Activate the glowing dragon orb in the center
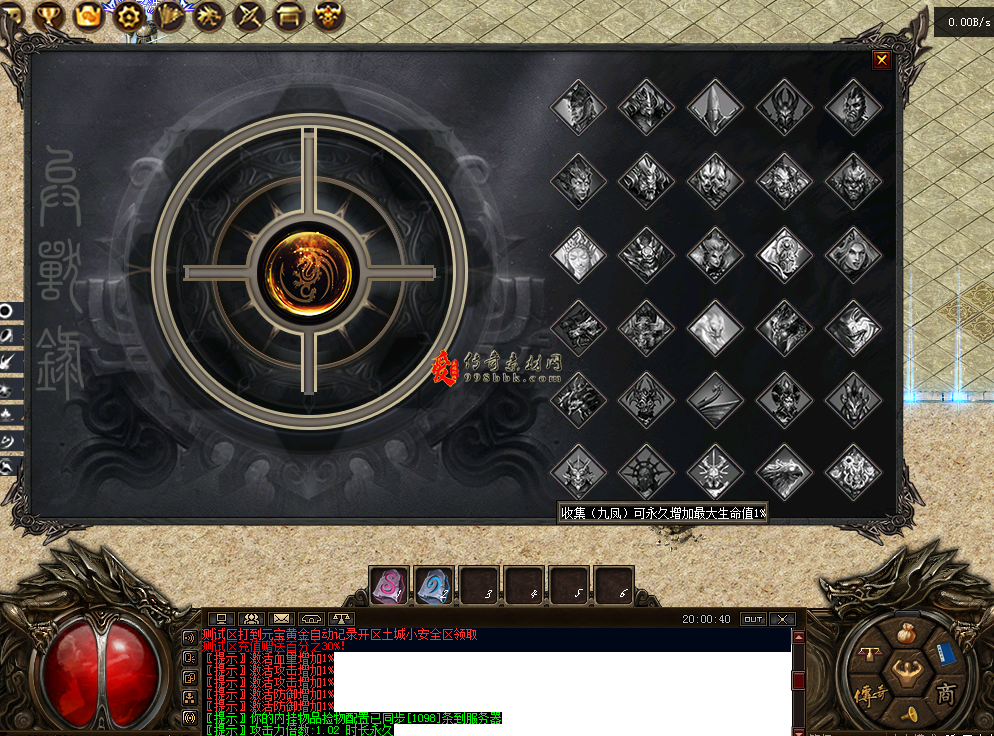The height and width of the screenshot is (736, 994). 308,272
